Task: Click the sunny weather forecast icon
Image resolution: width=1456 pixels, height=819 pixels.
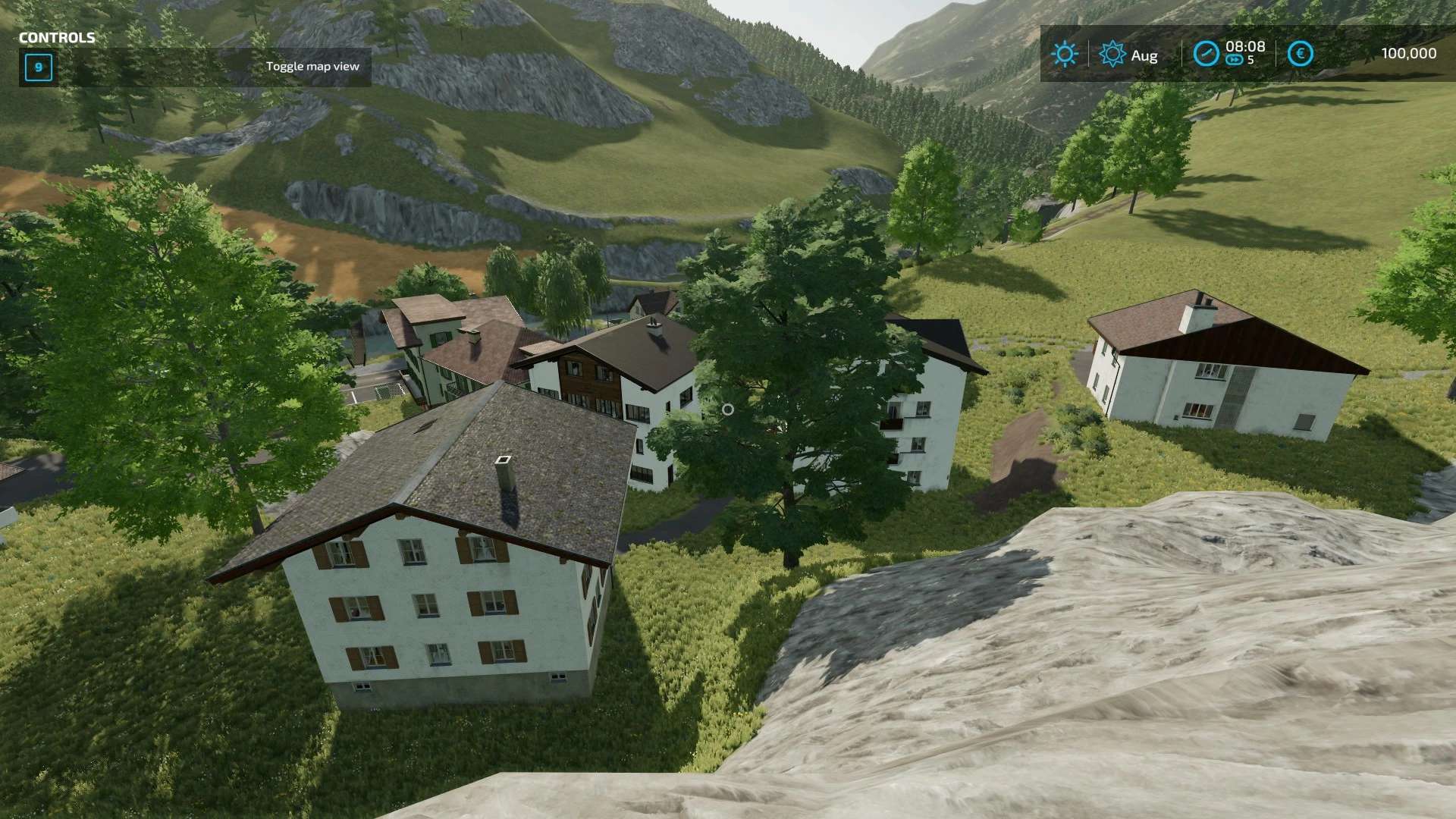Action: 1065,54
